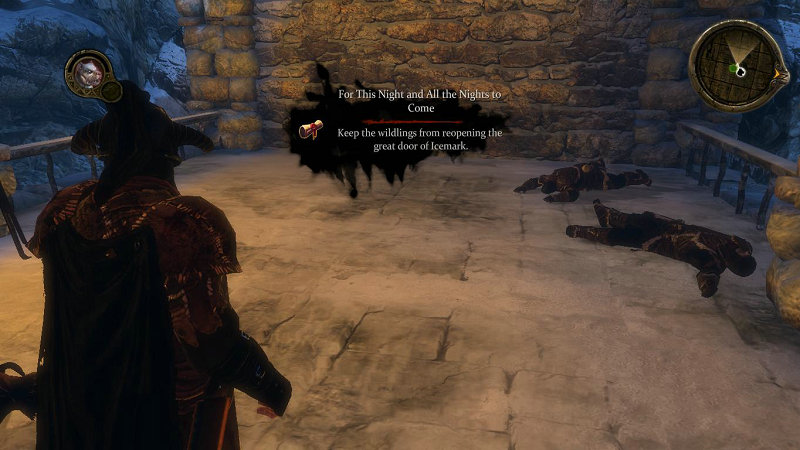Screen dimensions: 800x450
Task: Click the empty round slot beside the portrait
Action: click(x=112, y=92)
